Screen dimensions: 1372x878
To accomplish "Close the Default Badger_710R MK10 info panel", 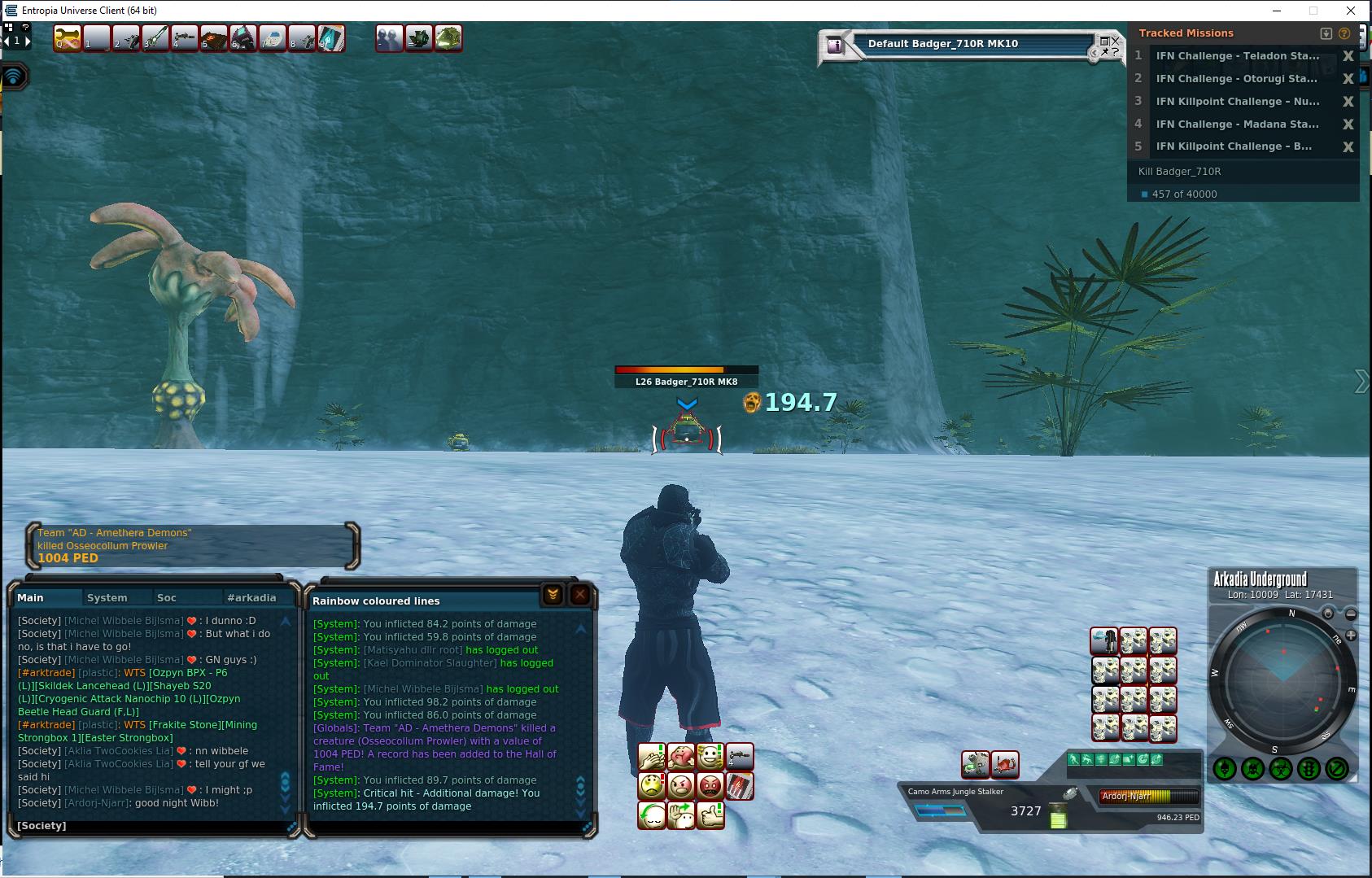I will (x=1116, y=40).
